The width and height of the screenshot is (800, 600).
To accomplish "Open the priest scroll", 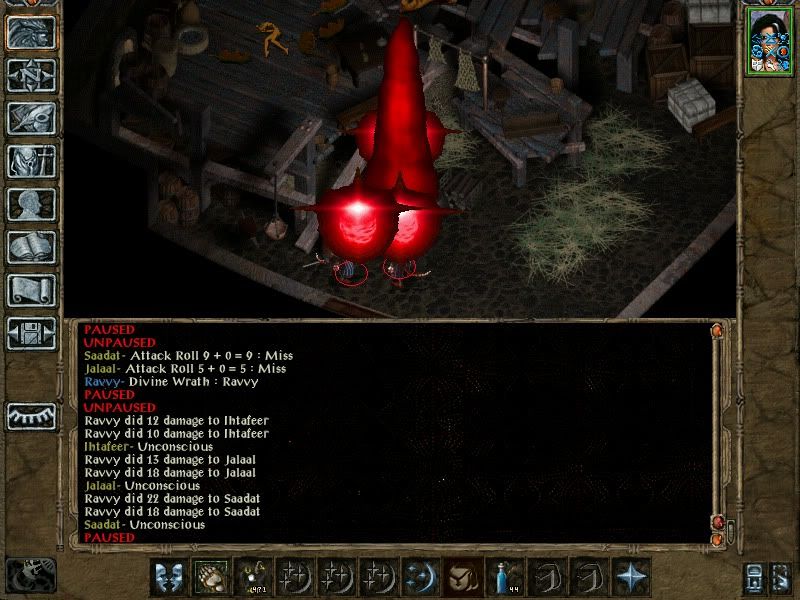I will [31, 290].
